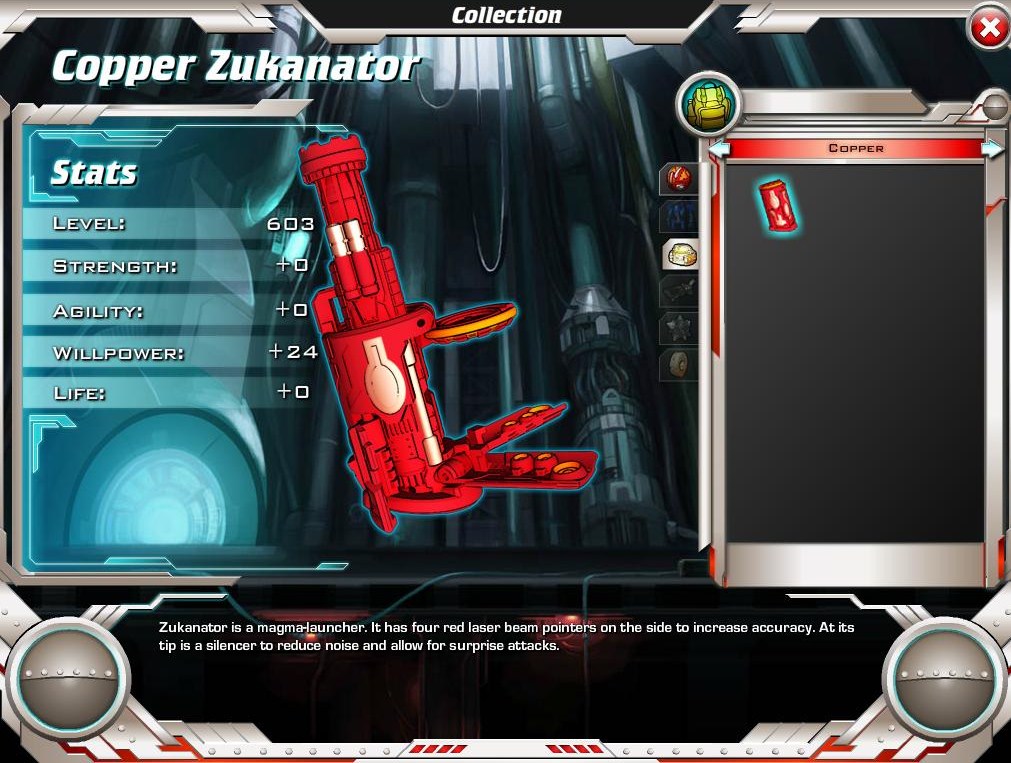Go to the next category with the right arrow

992,149
